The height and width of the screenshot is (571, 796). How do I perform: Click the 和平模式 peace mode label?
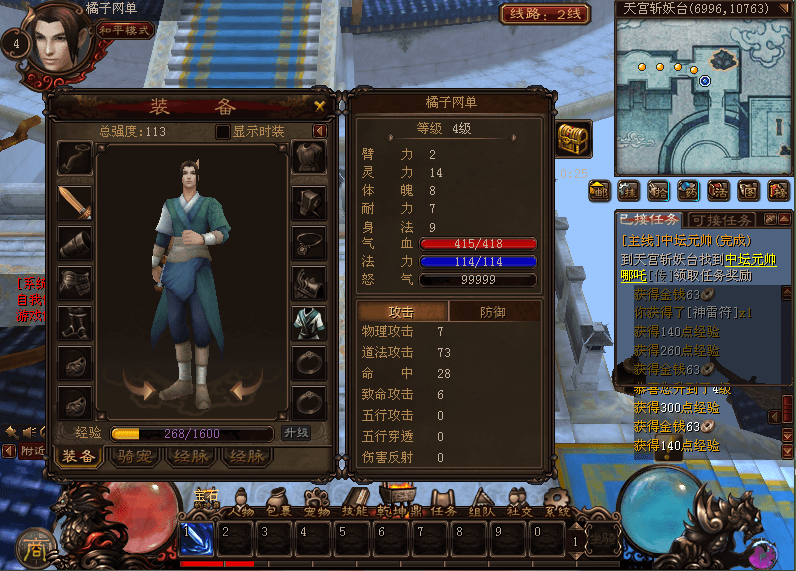coord(124,30)
